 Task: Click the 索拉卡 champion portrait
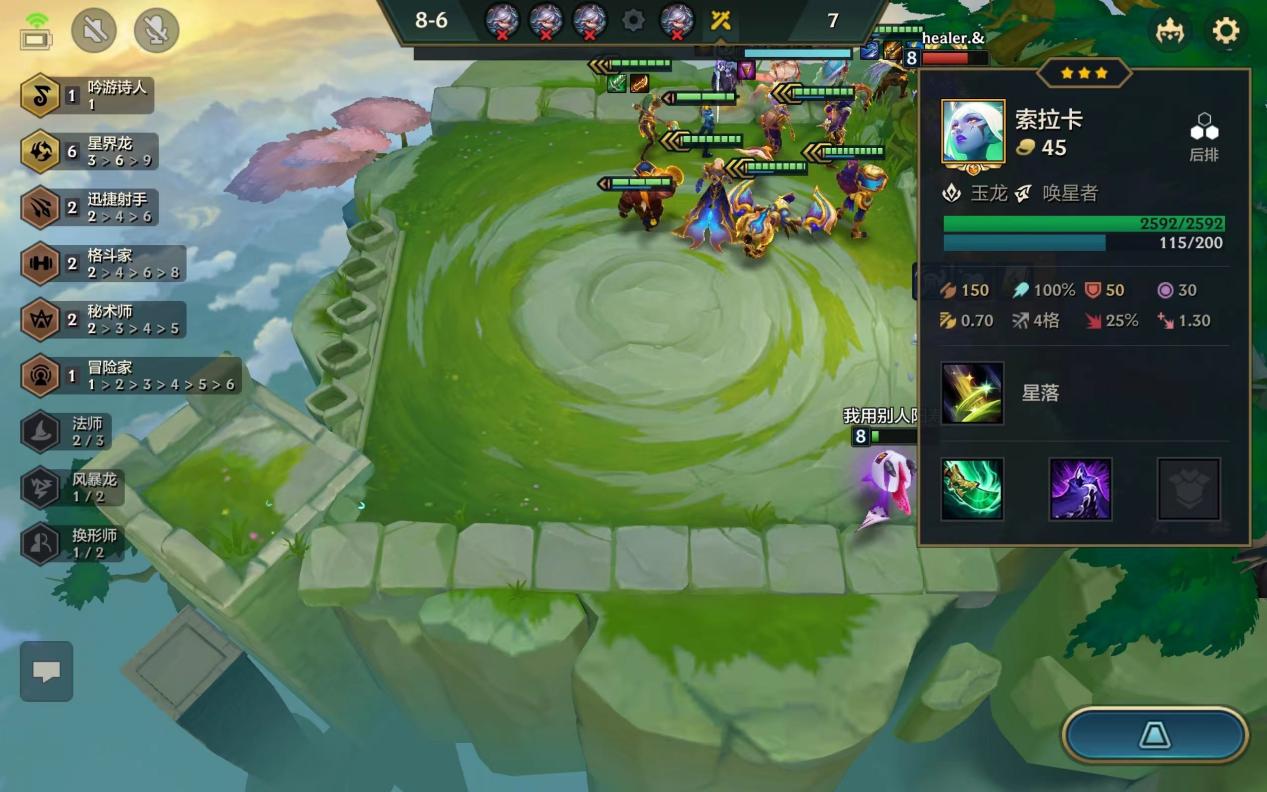pos(973,132)
